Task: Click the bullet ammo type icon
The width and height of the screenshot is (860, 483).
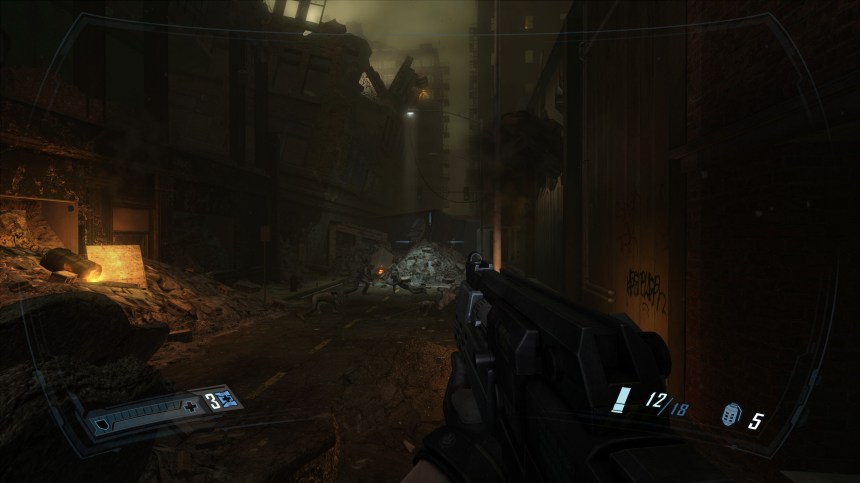Action: (x=622, y=402)
